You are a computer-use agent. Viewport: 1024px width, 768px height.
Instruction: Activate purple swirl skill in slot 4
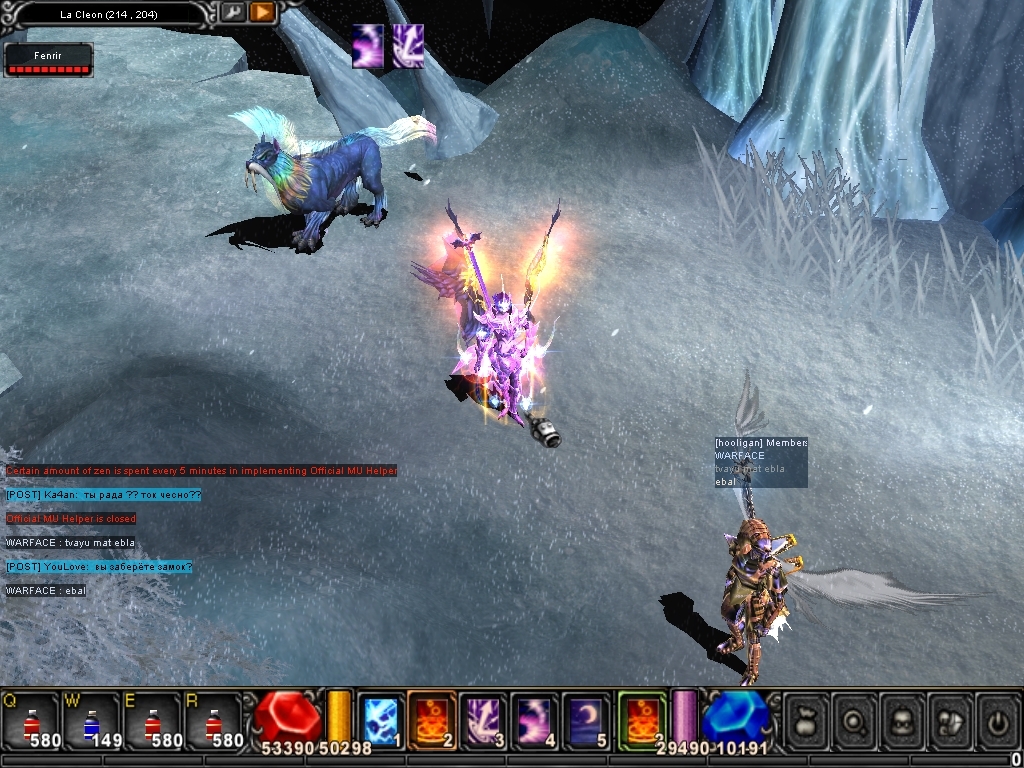(535, 720)
